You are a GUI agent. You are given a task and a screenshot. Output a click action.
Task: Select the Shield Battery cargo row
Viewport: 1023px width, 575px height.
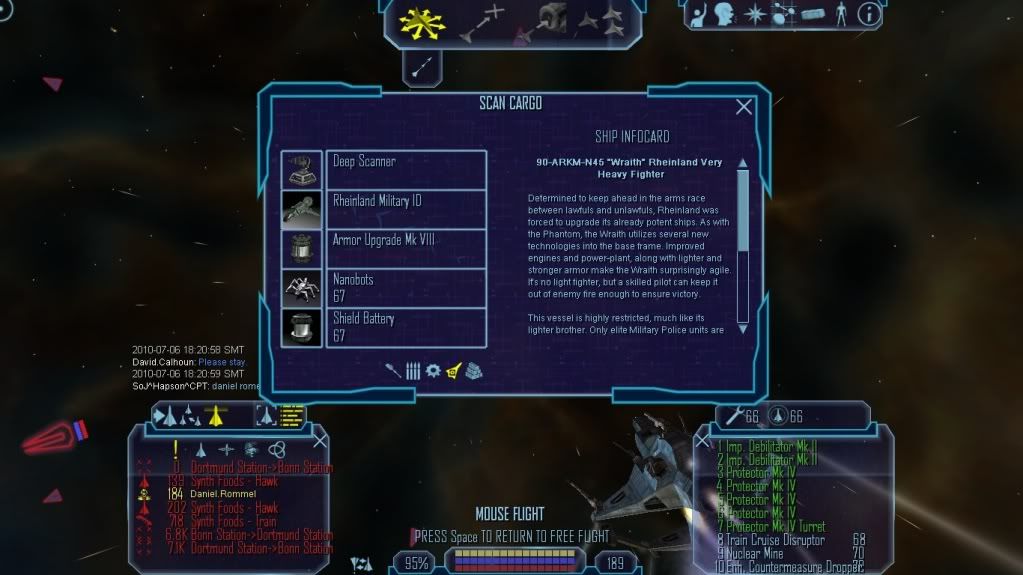[405, 327]
